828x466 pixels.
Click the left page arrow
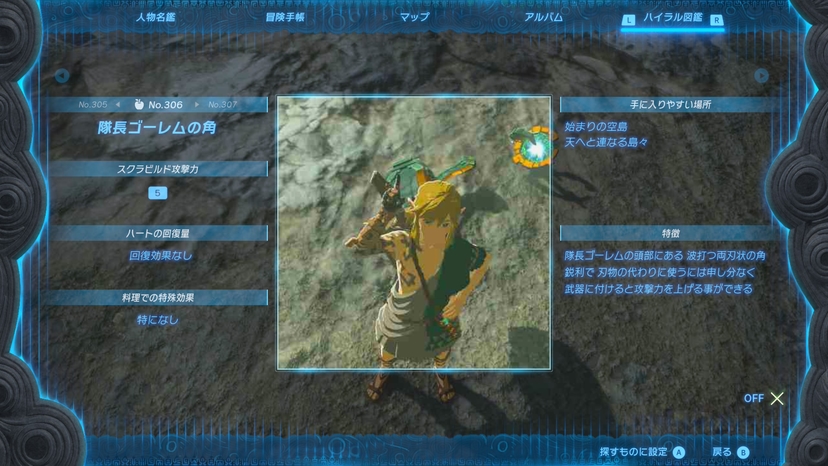(62, 76)
